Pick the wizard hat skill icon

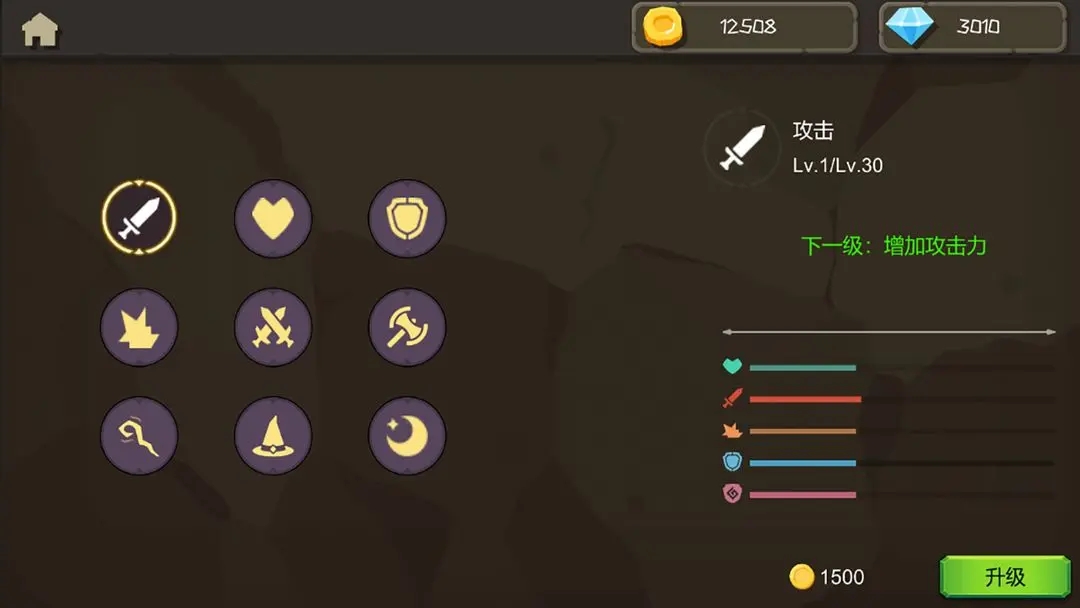click(273, 435)
